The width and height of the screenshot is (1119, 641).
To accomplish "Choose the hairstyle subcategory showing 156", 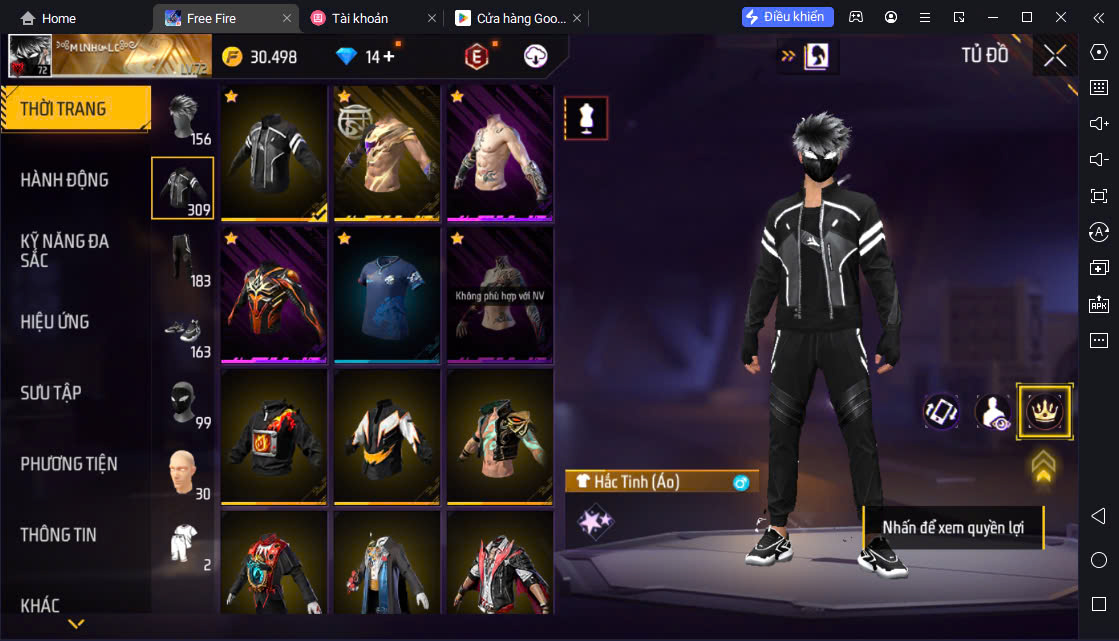I will coord(183,120).
